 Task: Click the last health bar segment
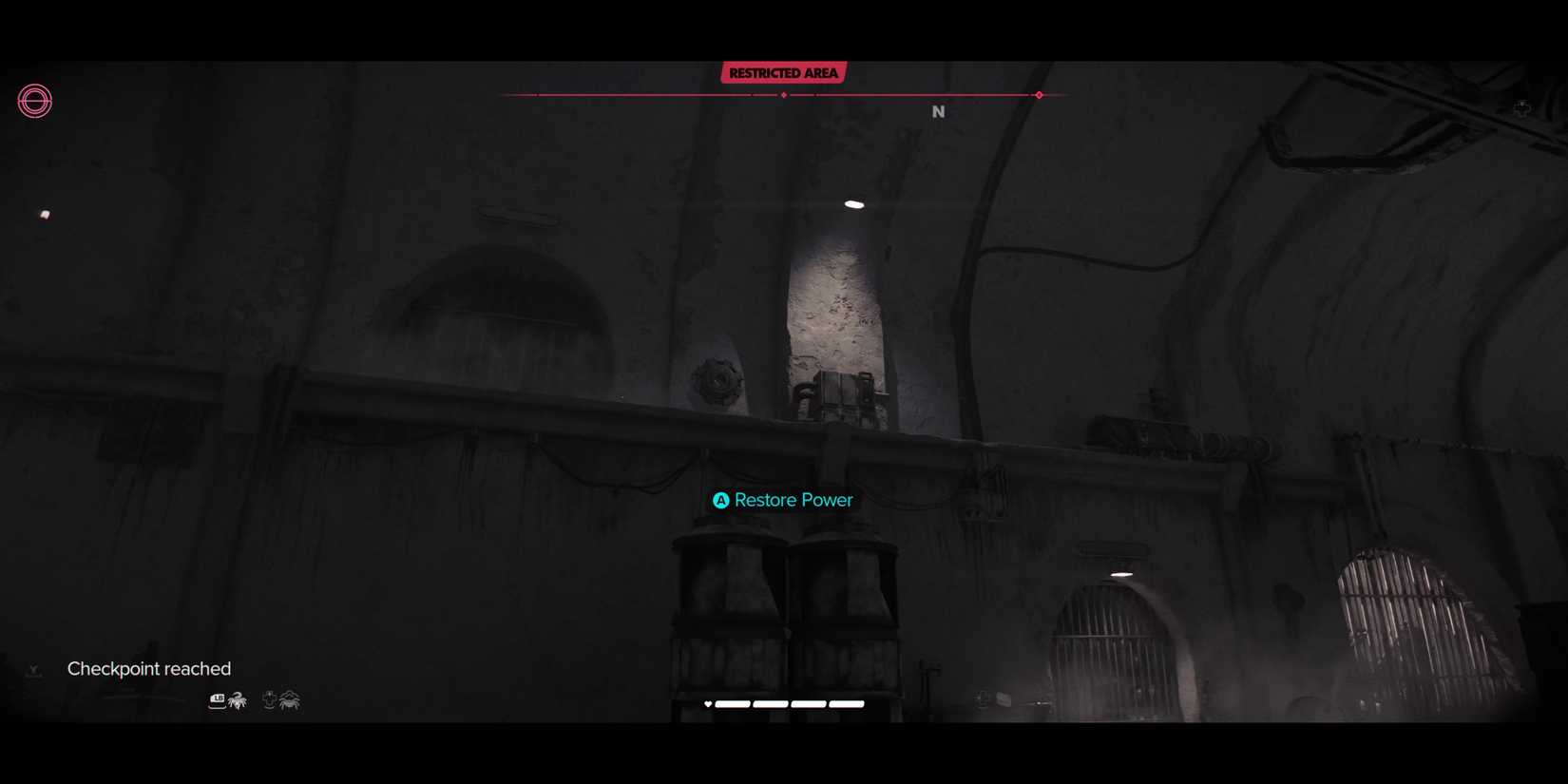846,704
